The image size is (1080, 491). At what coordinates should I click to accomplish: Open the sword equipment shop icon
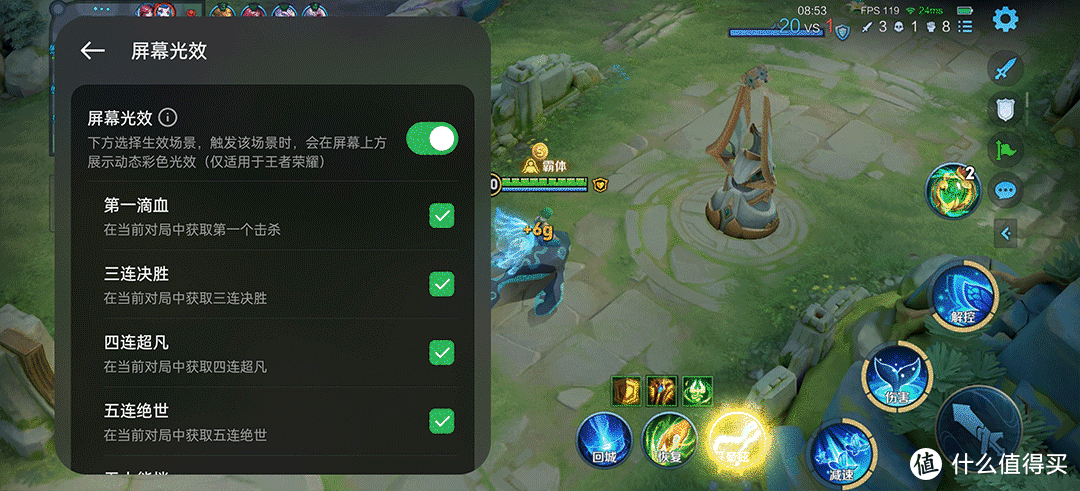1005,69
